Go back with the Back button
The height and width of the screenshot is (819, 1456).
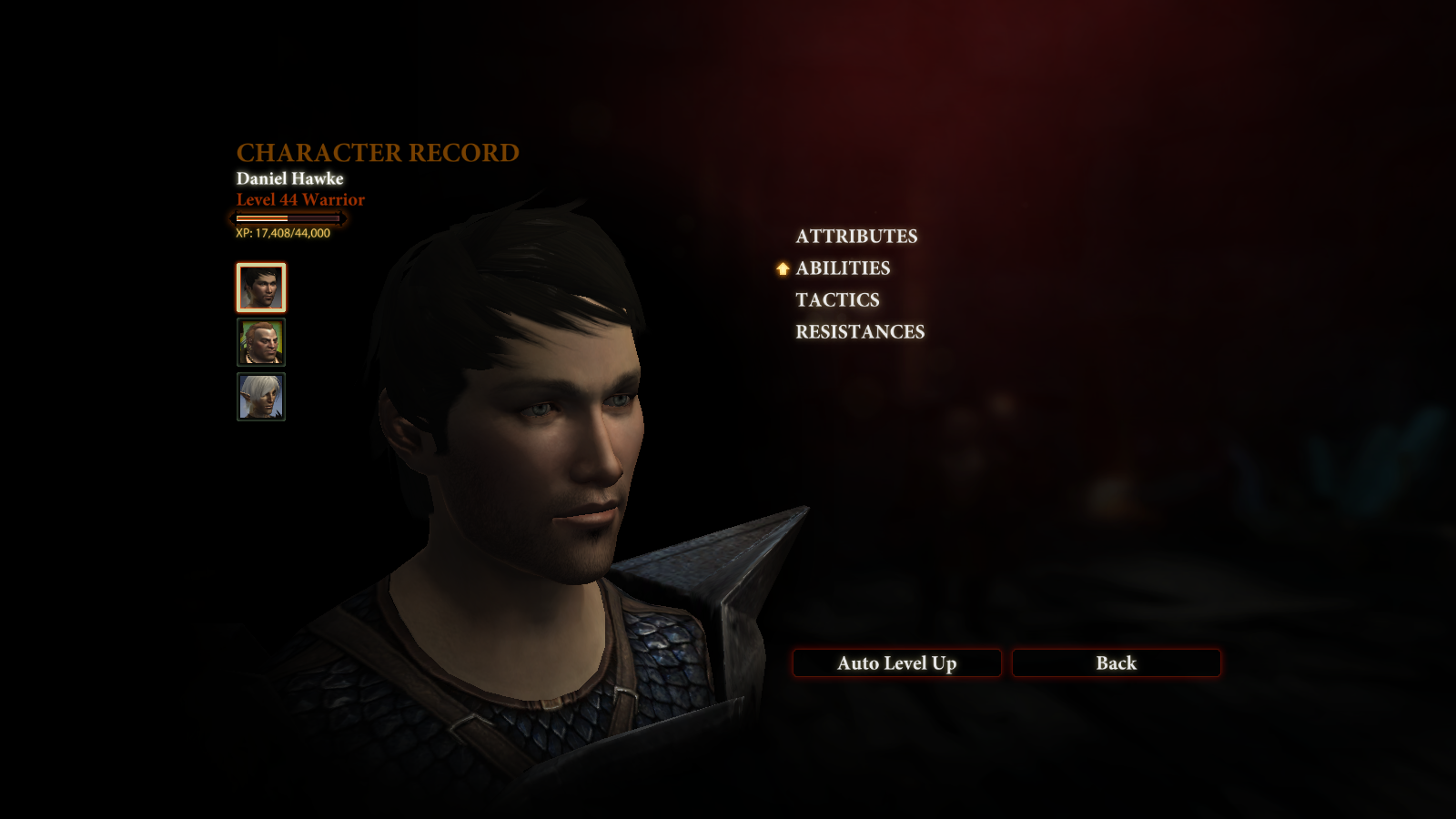point(1116,663)
